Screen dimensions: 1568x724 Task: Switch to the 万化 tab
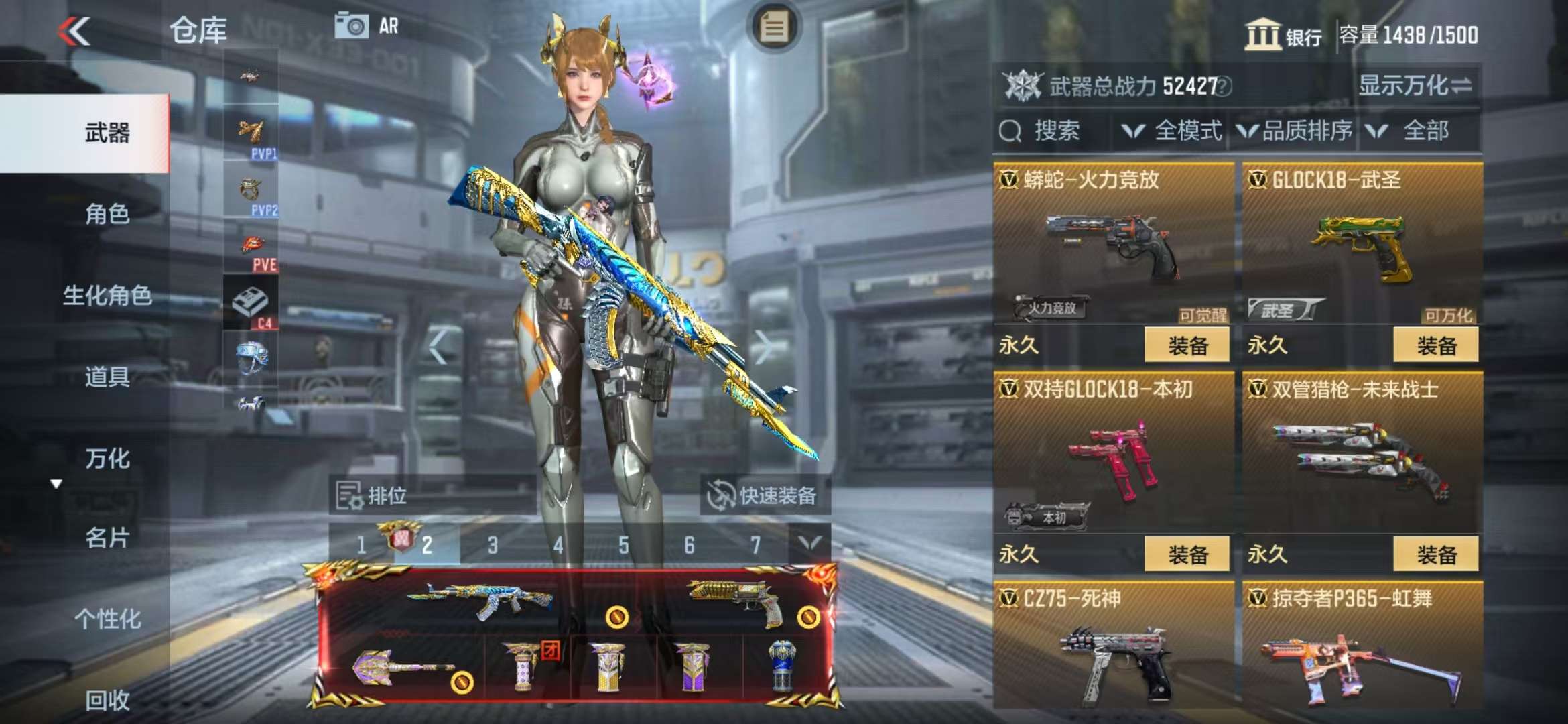[107, 459]
